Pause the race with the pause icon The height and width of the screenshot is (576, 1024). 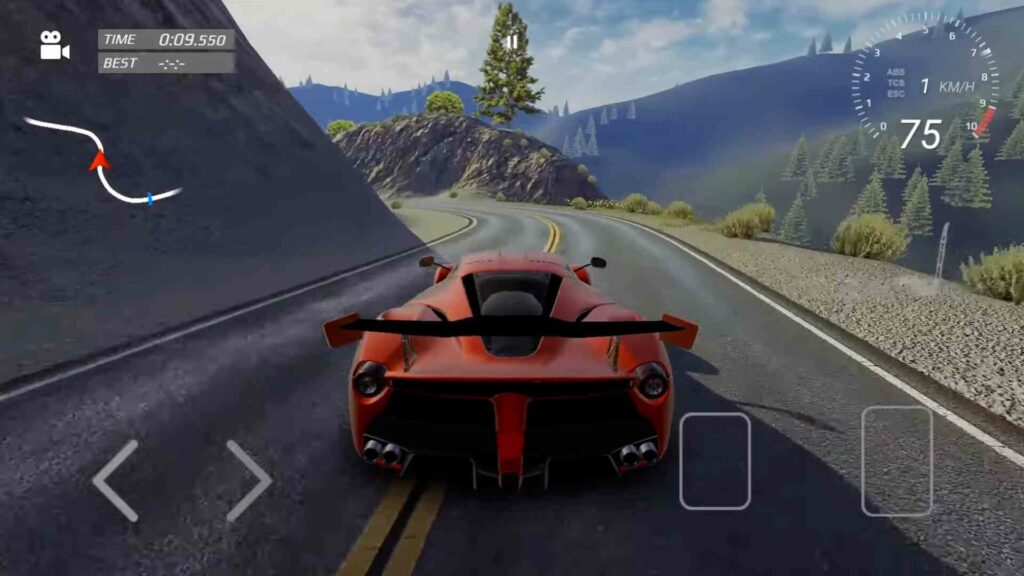point(512,42)
